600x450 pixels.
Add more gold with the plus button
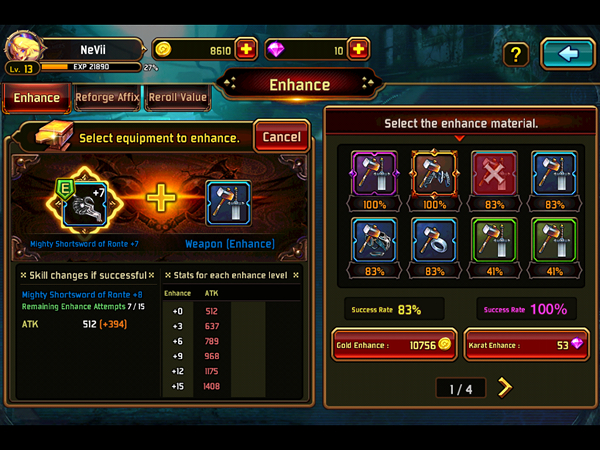247,50
